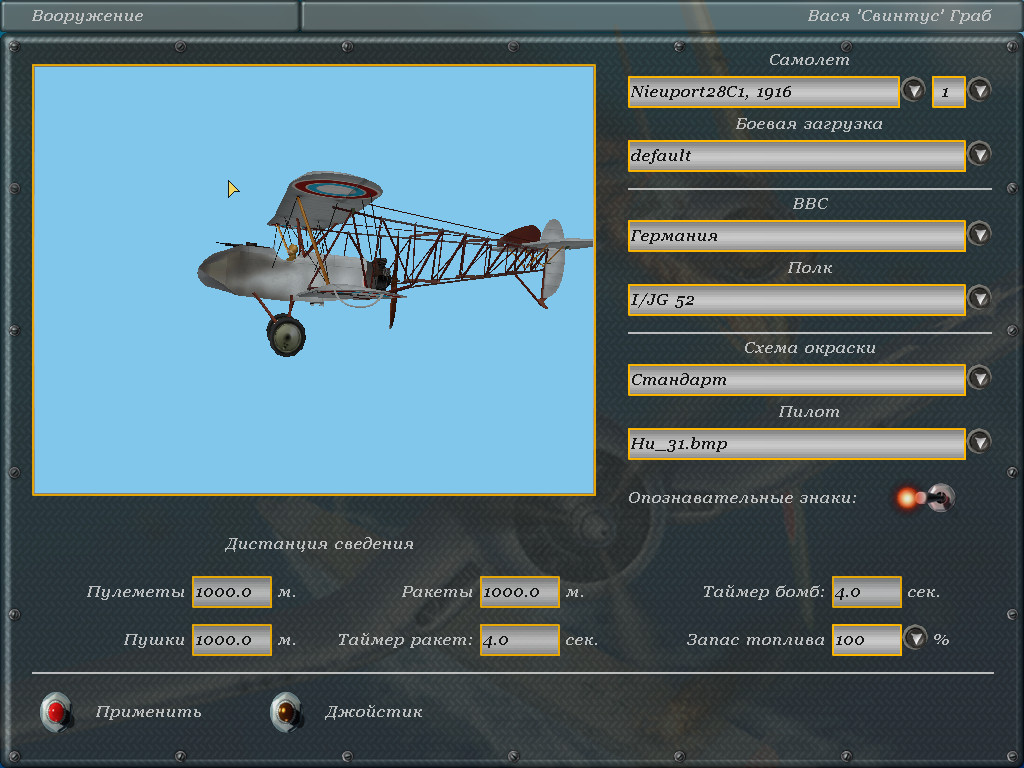Click the Пушки convergence distance field
Viewport: 1024px width, 768px height.
(x=232, y=640)
